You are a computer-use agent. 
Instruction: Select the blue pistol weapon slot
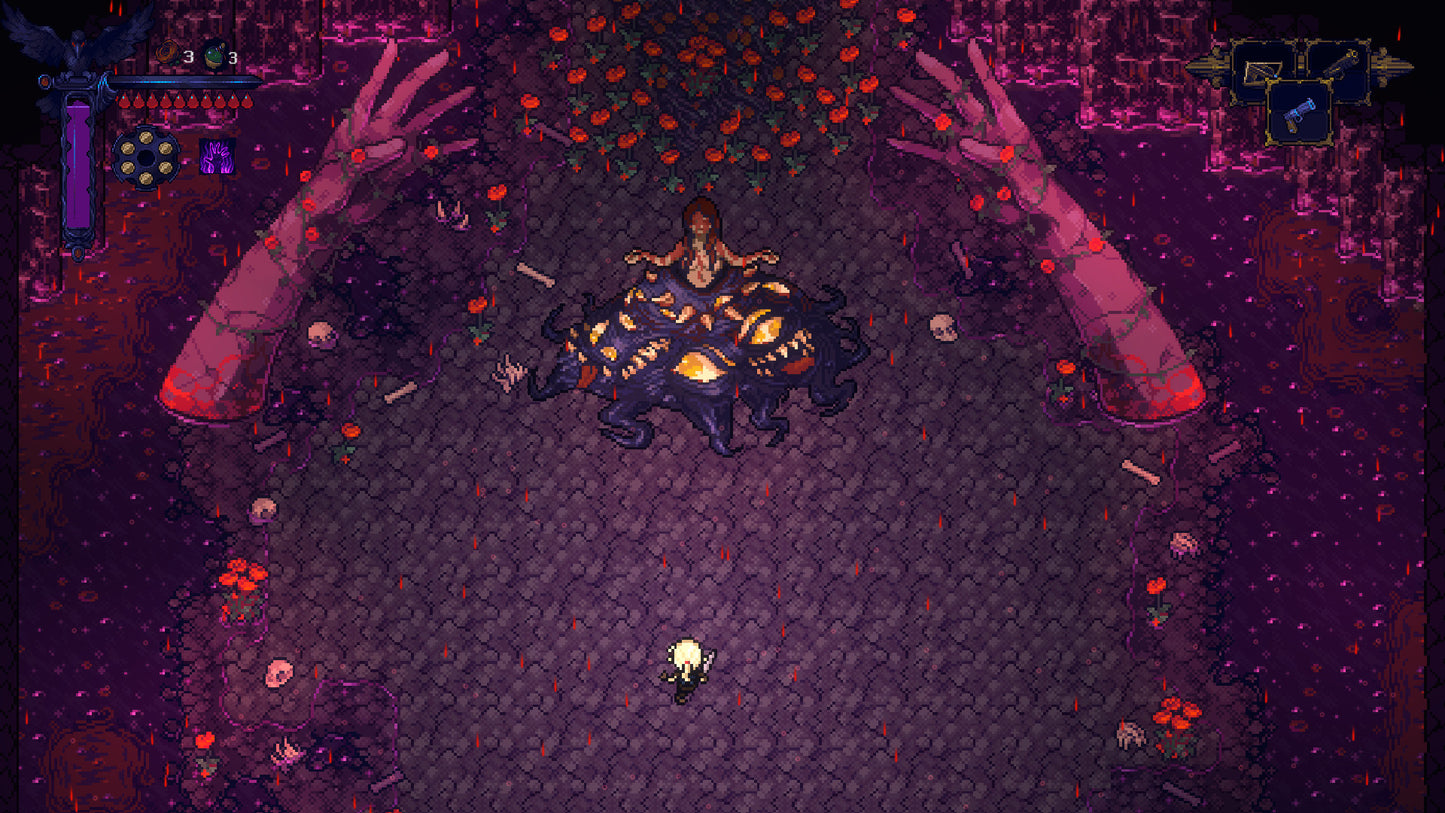1299,114
